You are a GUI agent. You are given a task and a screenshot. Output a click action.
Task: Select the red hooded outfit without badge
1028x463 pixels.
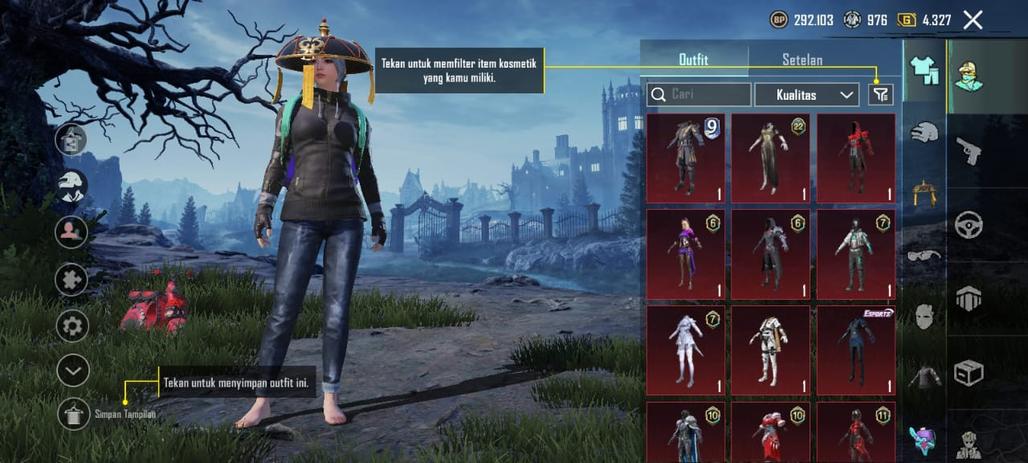click(856, 157)
